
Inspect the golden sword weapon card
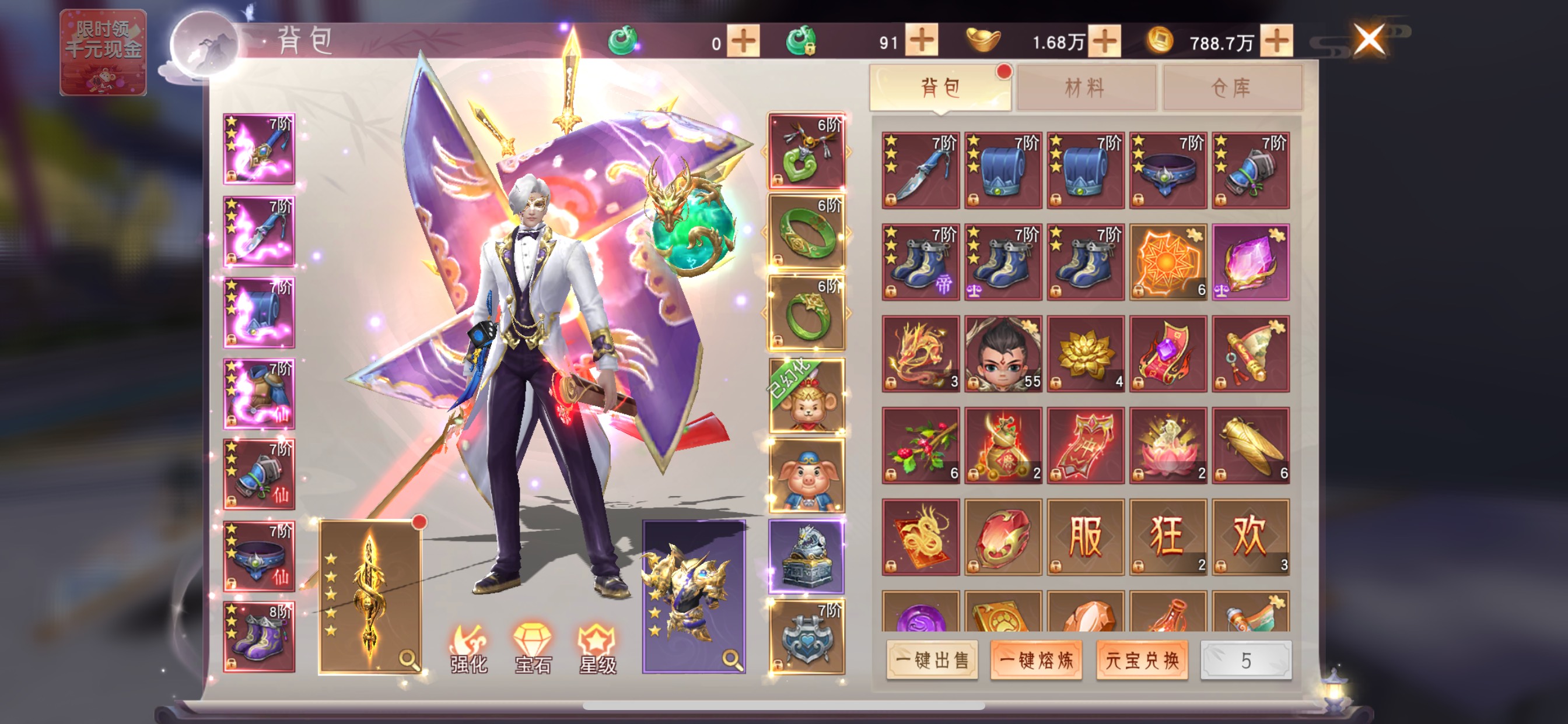click(370, 596)
